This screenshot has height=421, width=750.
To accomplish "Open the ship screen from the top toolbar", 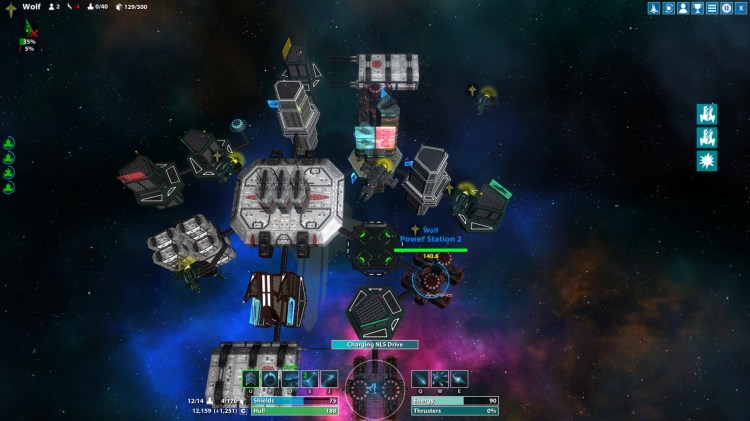I will tap(654, 8).
